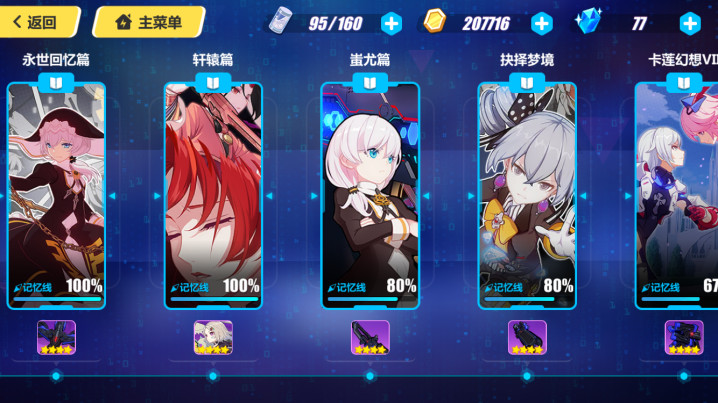View the character reward icon under 轩辕篇
Screen dimensions: 718x403
tap(213, 337)
